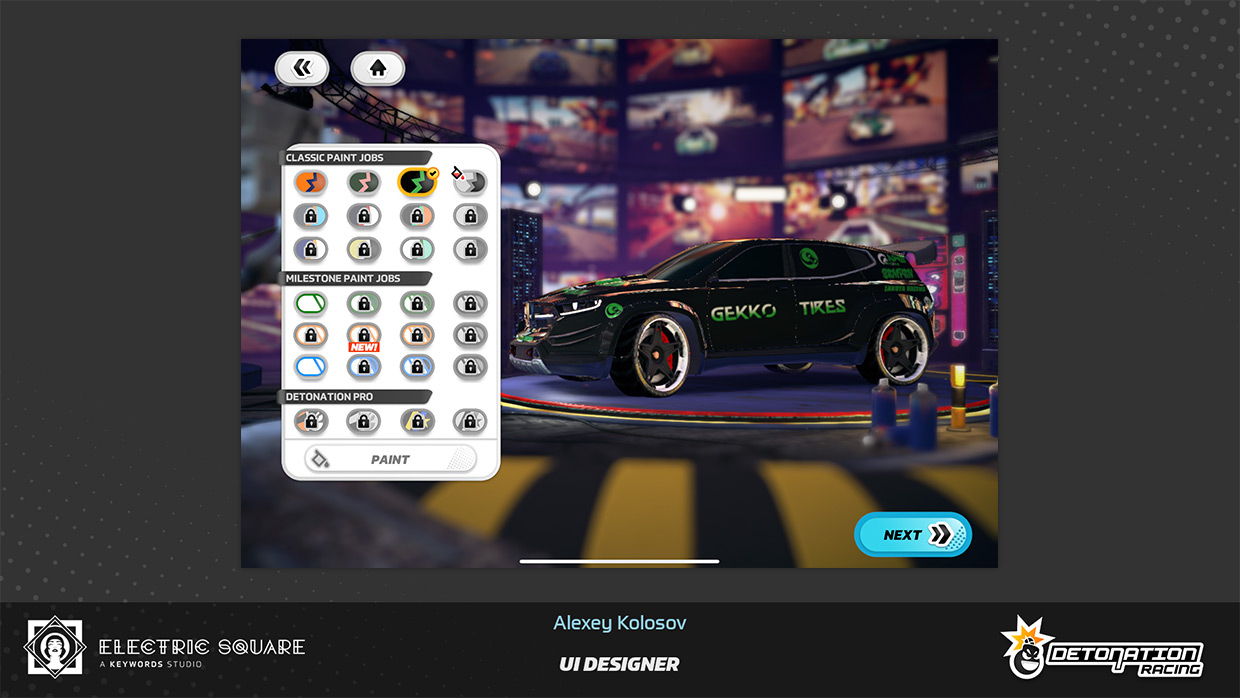Apply the paint with the PAINT button
The width and height of the screenshot is (1240, 698).
coord(390,459)
